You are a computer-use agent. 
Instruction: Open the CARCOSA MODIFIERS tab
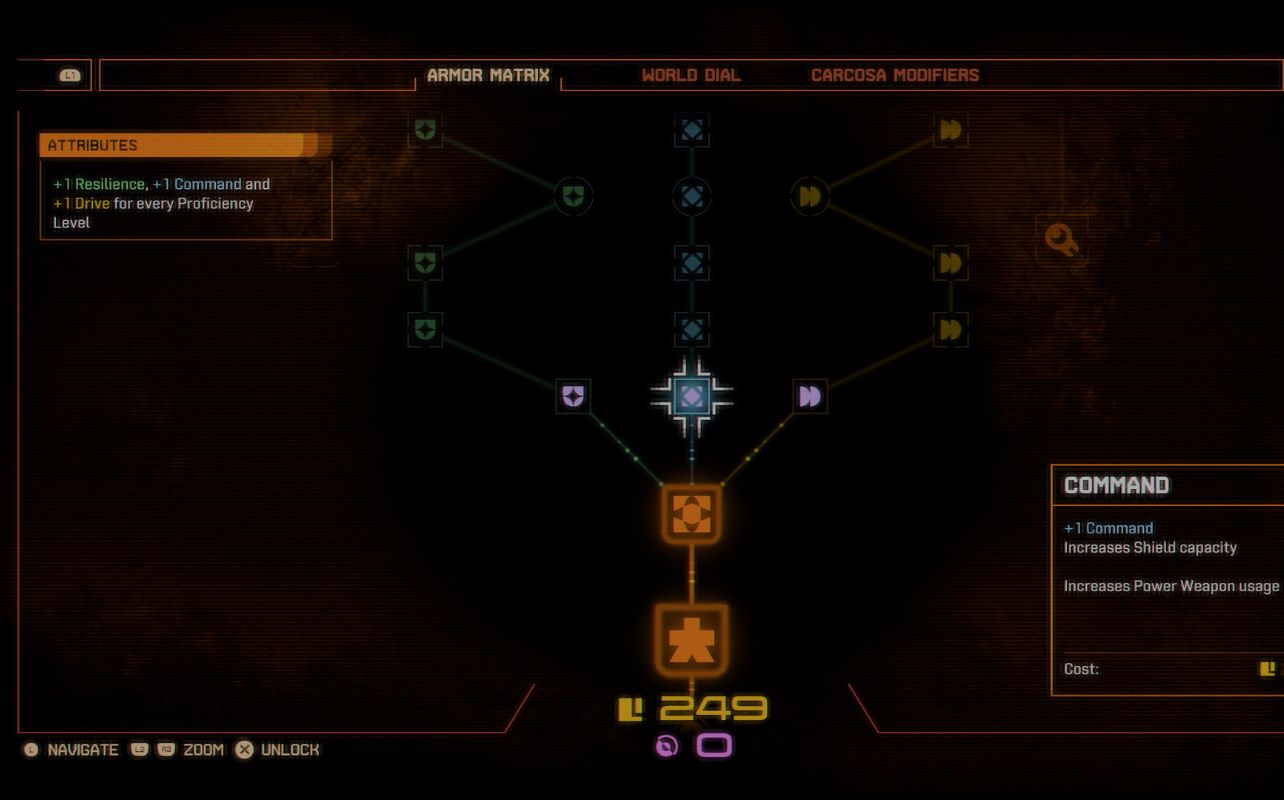895,74
